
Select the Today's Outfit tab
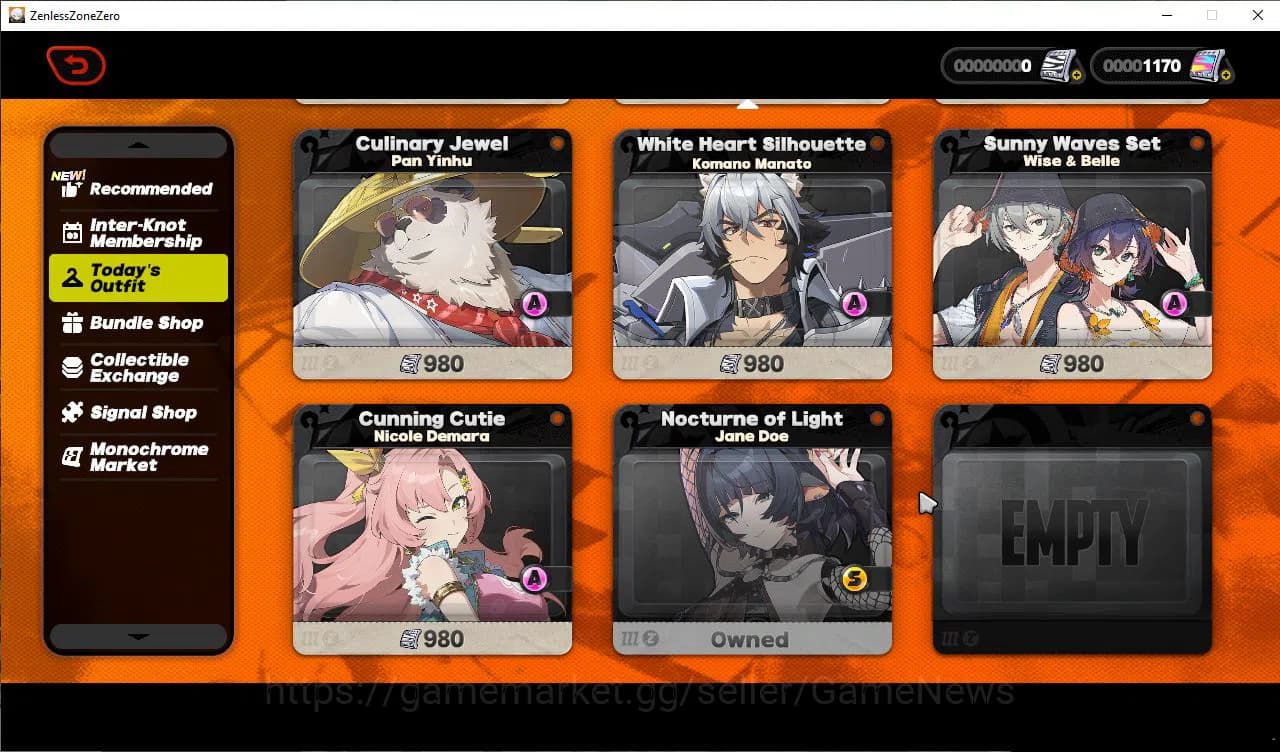[138, 277]
